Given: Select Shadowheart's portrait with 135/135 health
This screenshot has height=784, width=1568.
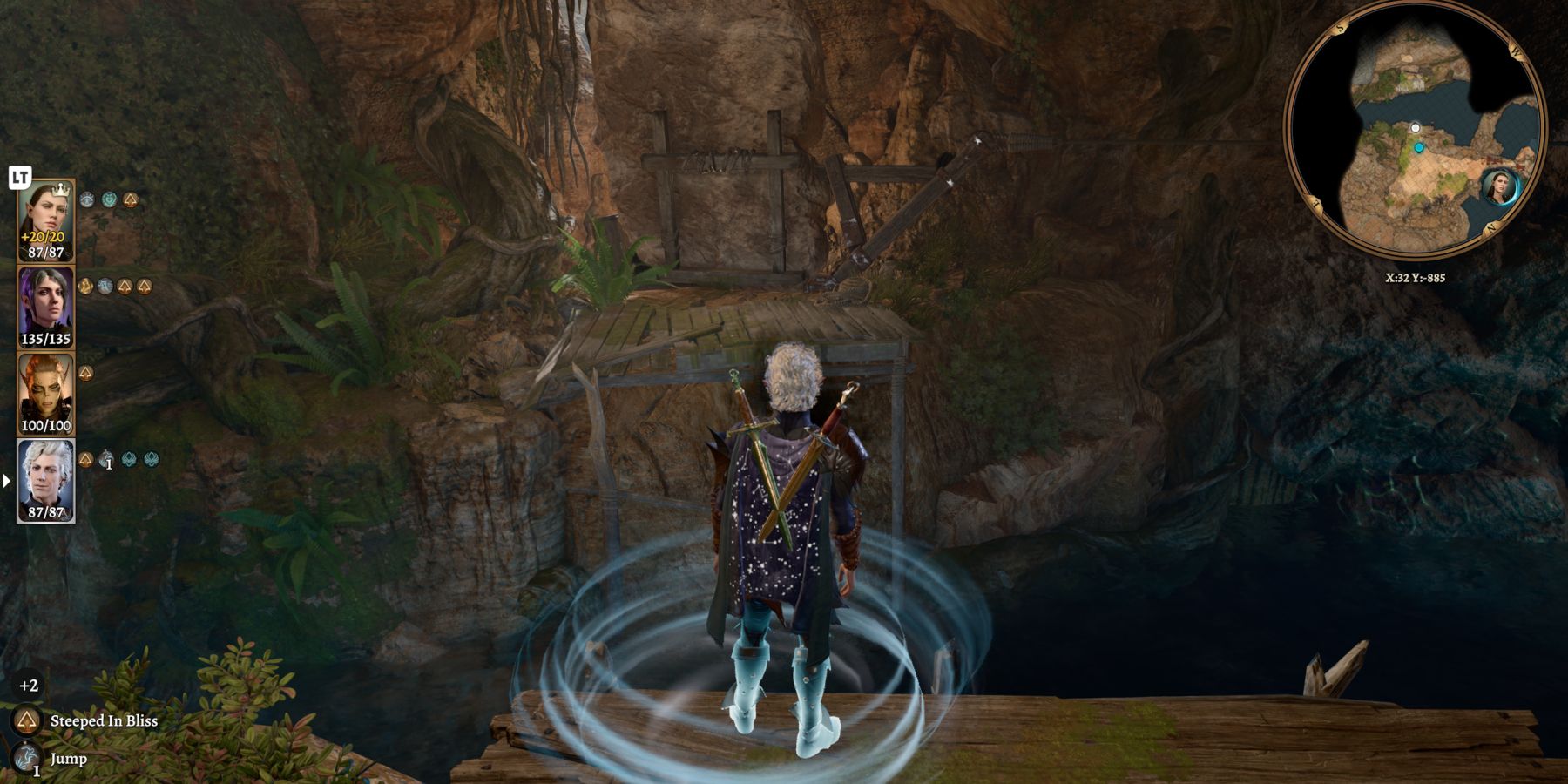Looking at the screenshot, I should click(44, 304).
